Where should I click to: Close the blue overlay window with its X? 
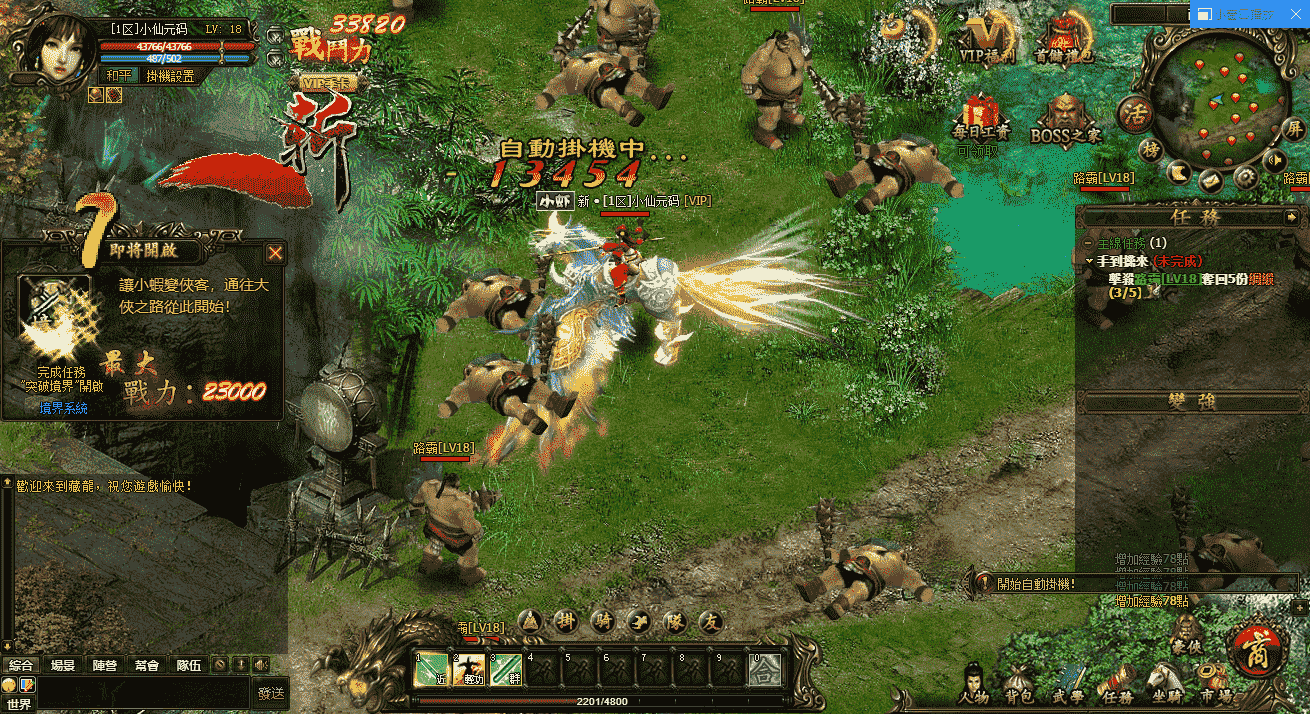coord(1297,14)
